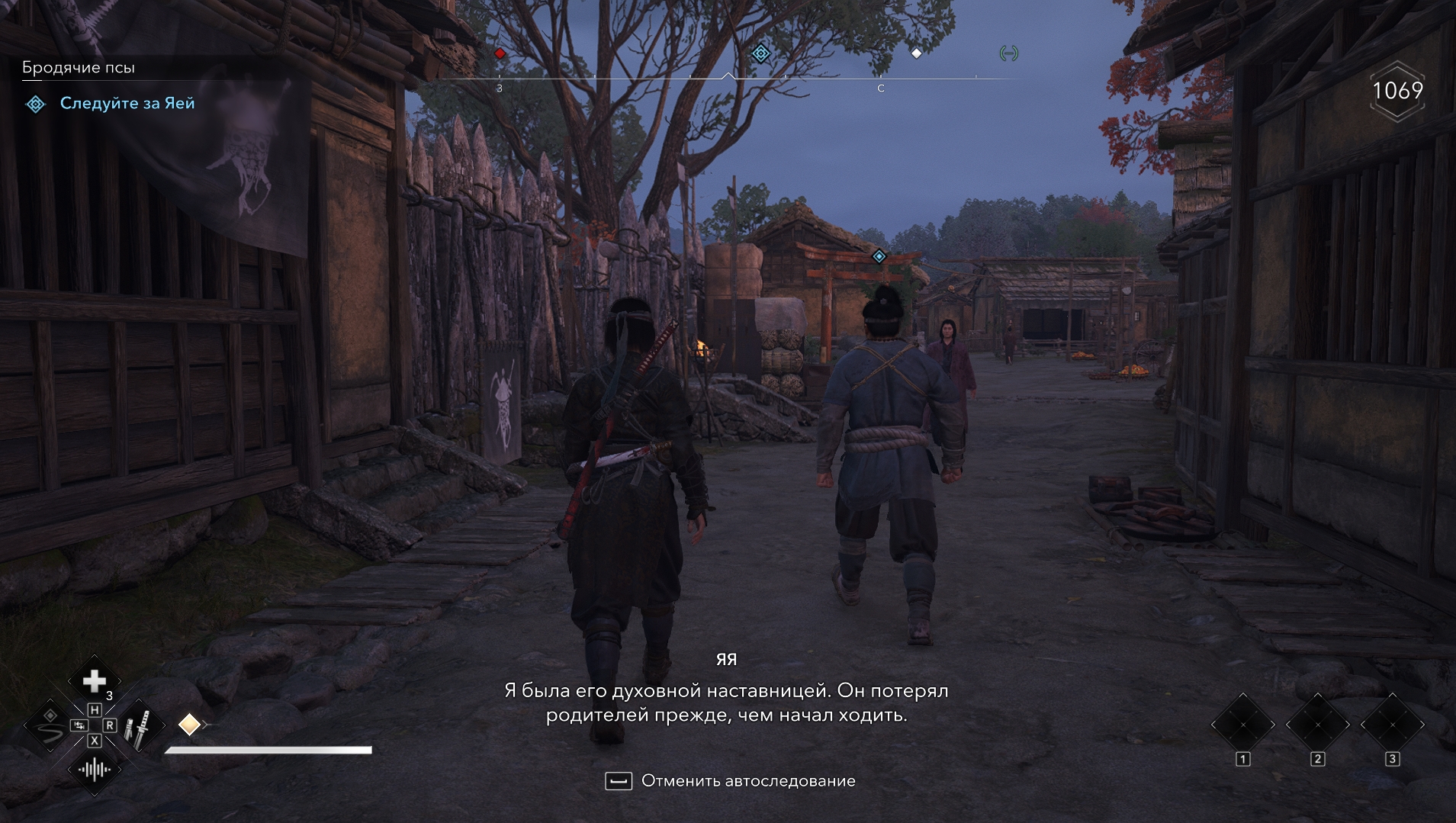Choose the winding path tool slot
The width and height of the screenshot is (1456, 823).
pyautogui.click(x=50, y=725)
